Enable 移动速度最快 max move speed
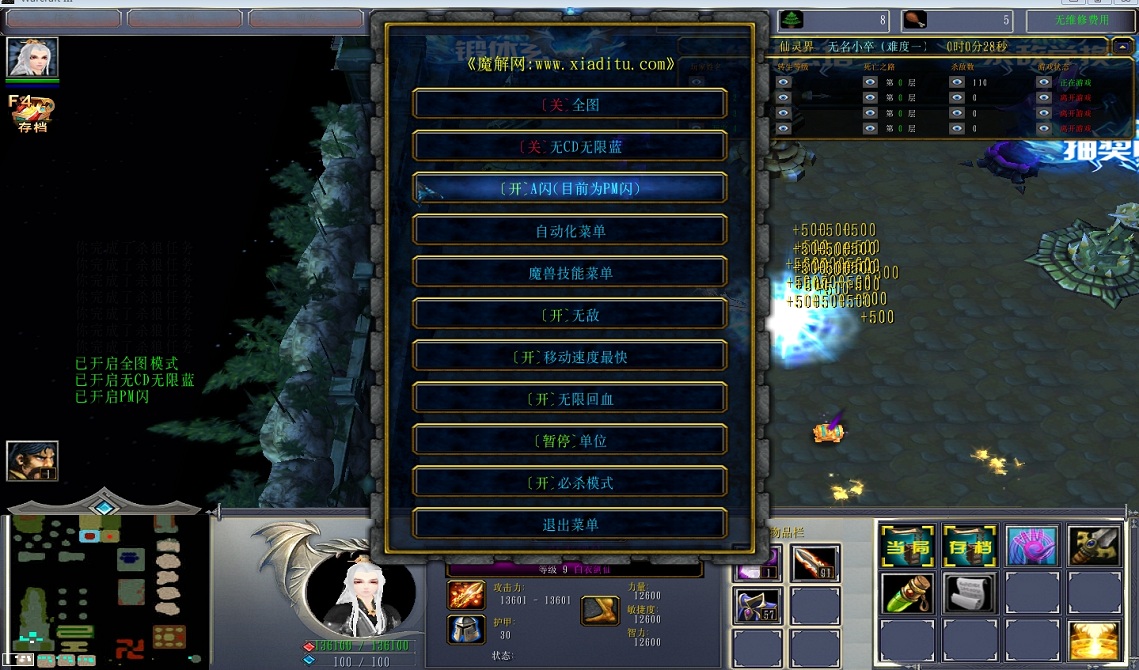 (x=570, y=357)
